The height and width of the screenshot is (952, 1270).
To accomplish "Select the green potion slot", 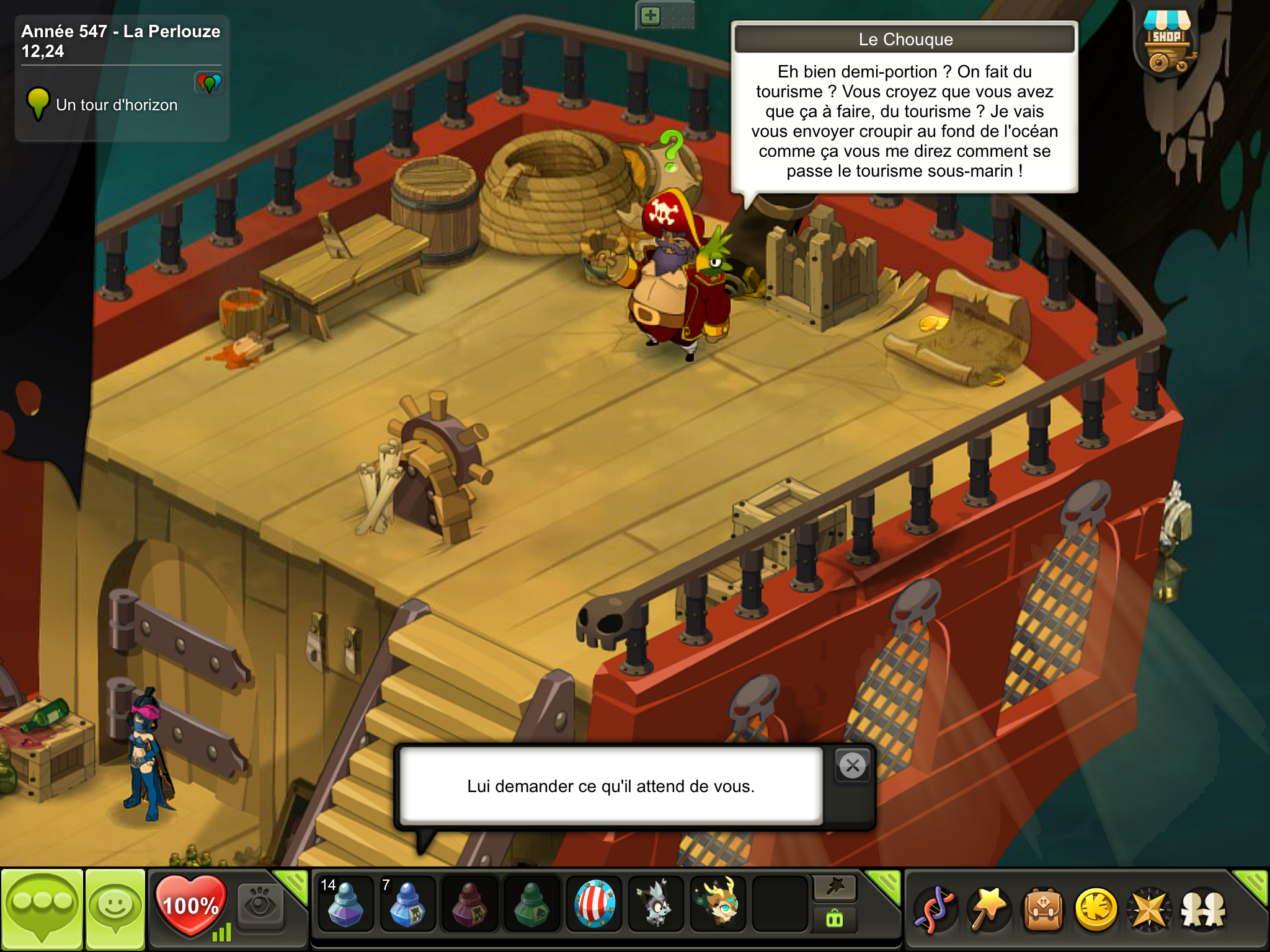I will tap(531, 905).
